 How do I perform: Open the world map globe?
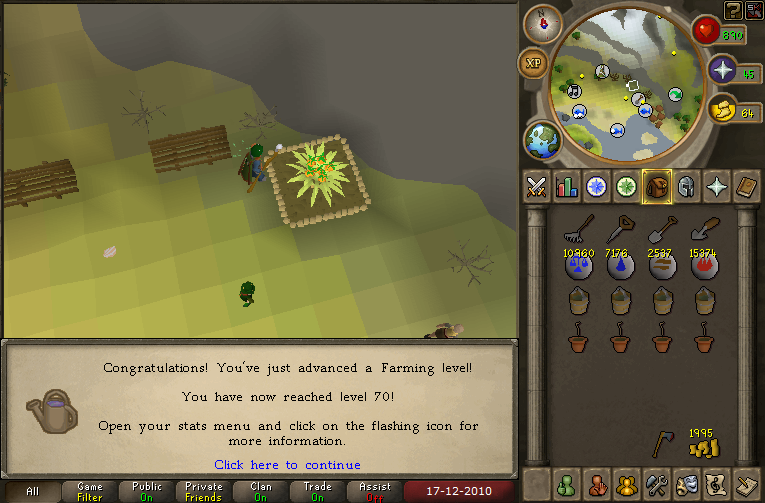coord(542,140)
